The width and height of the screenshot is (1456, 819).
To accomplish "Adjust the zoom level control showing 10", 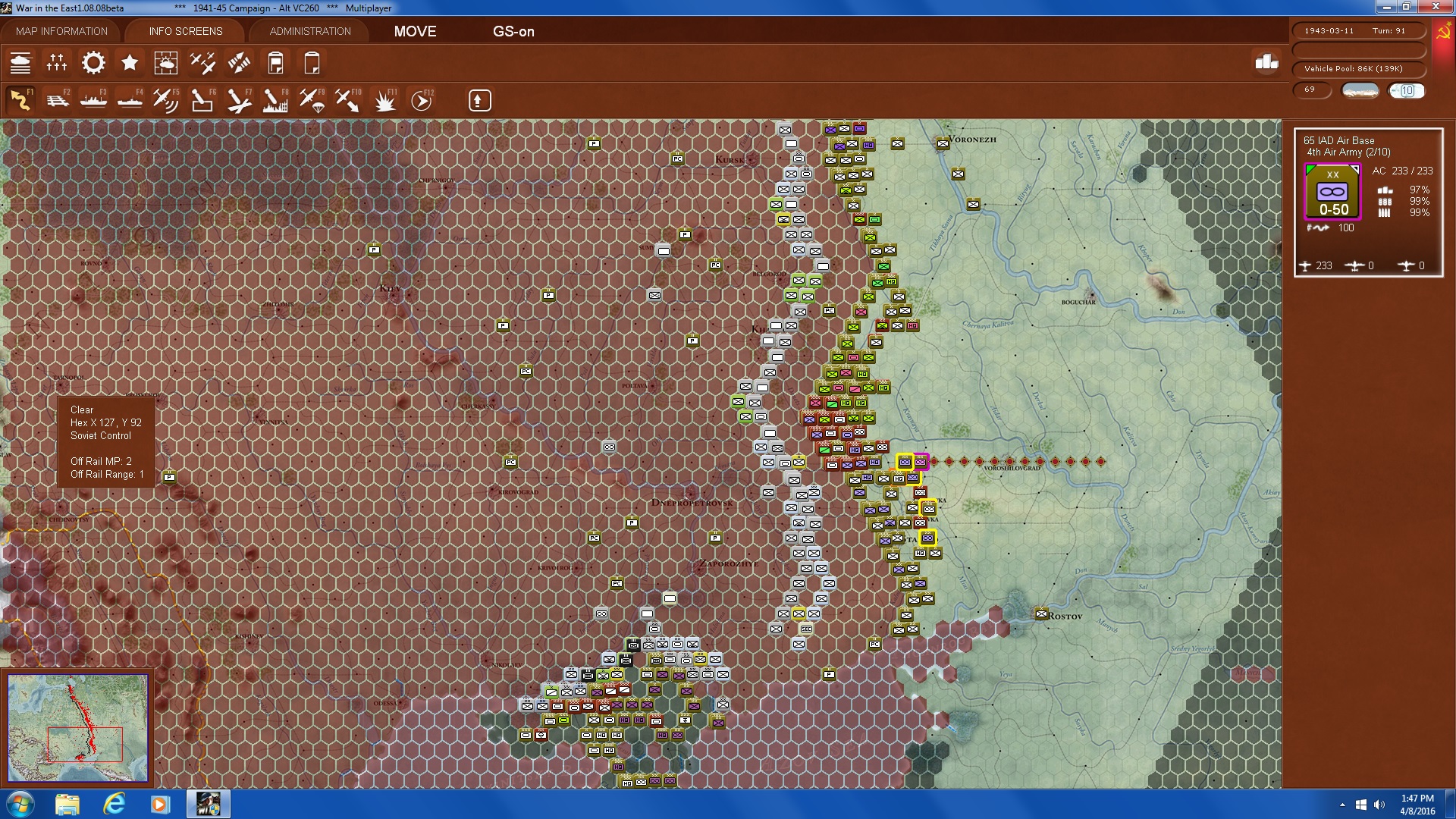I will pyautogui.click(x=1407, y=91).
